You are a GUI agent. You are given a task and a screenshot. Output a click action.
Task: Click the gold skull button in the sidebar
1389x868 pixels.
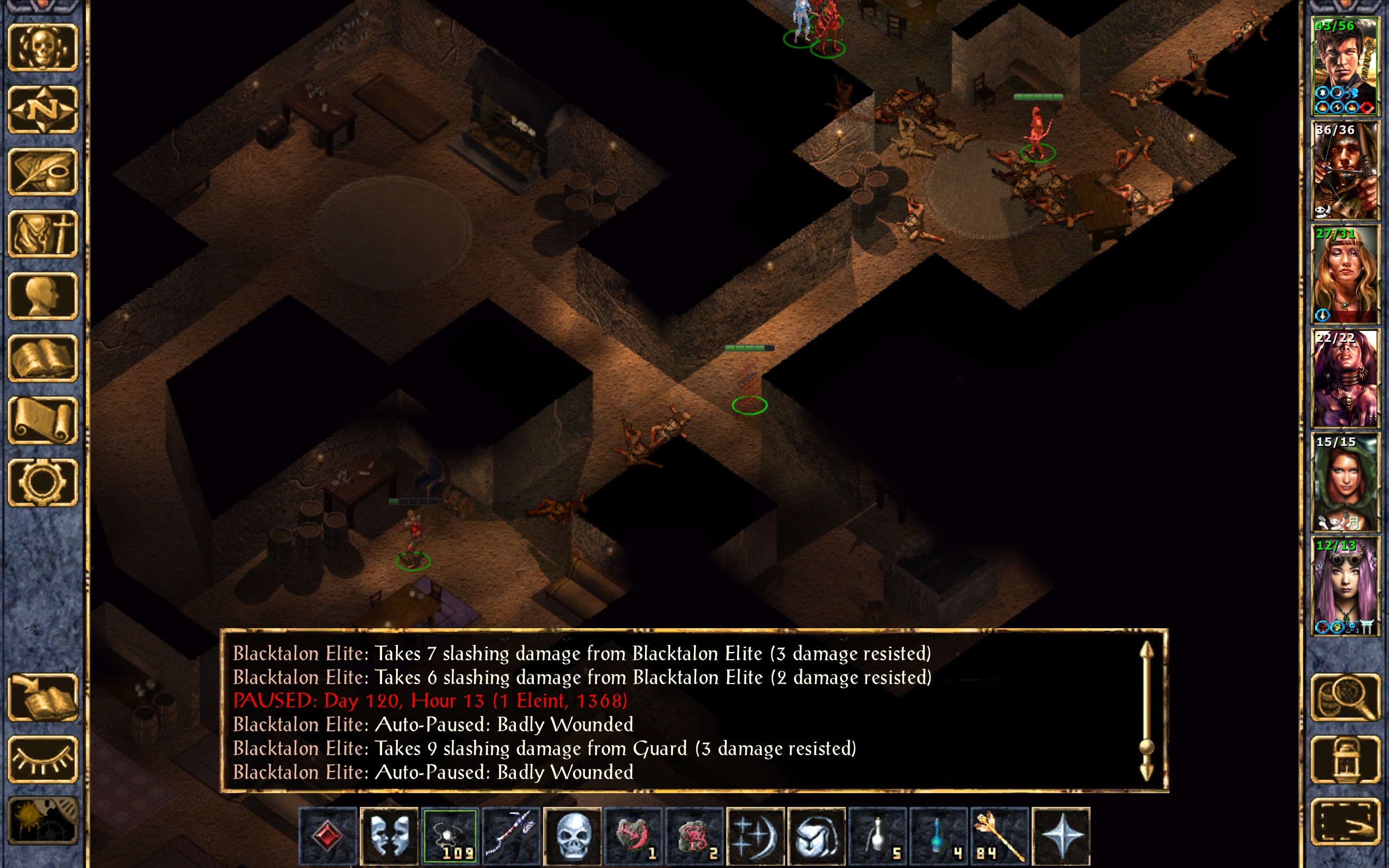42,48
